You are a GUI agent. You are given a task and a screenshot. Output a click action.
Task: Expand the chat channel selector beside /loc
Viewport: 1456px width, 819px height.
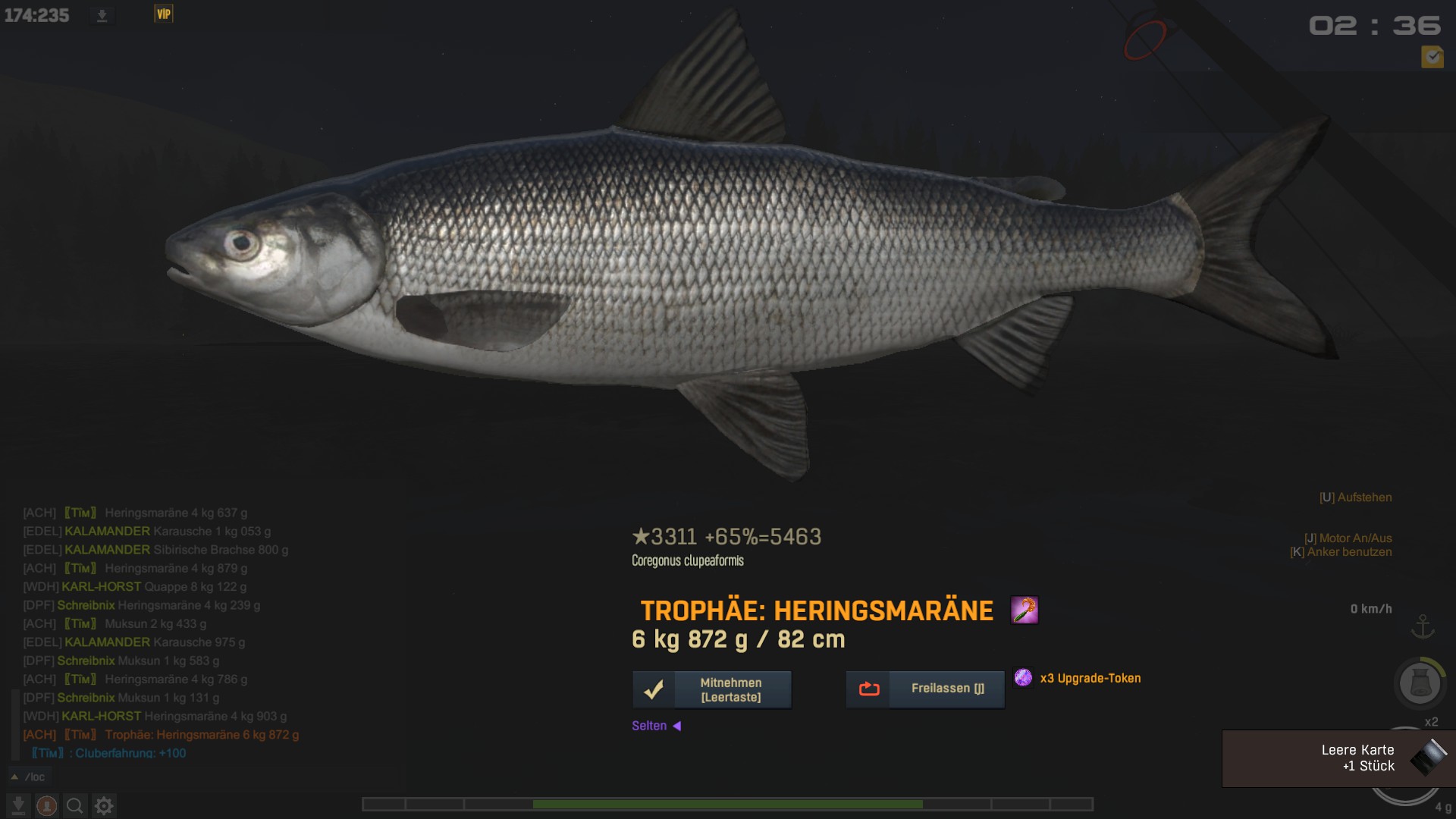point(14,777)
